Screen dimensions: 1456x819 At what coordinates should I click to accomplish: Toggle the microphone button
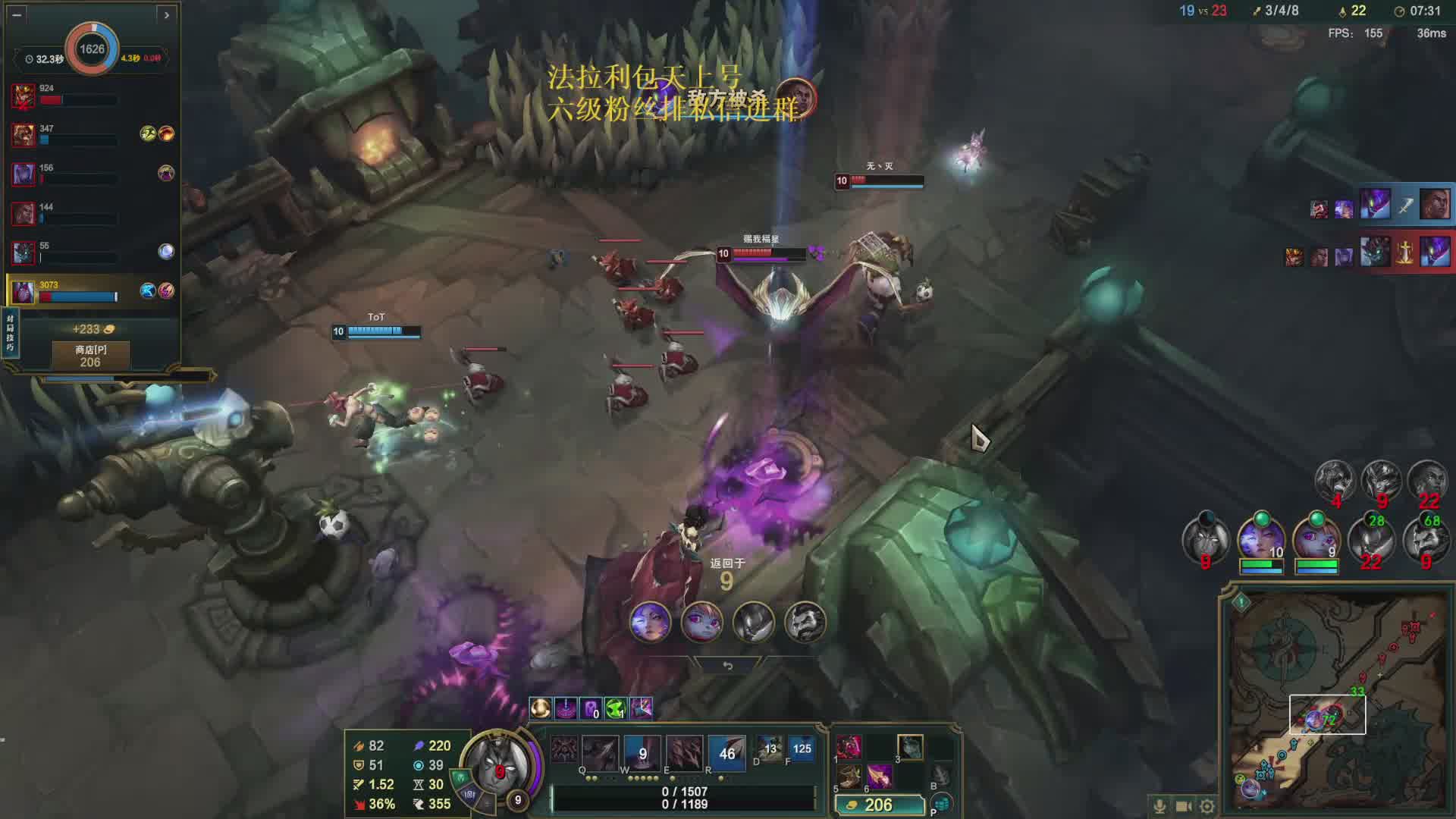coord(1159,806)
